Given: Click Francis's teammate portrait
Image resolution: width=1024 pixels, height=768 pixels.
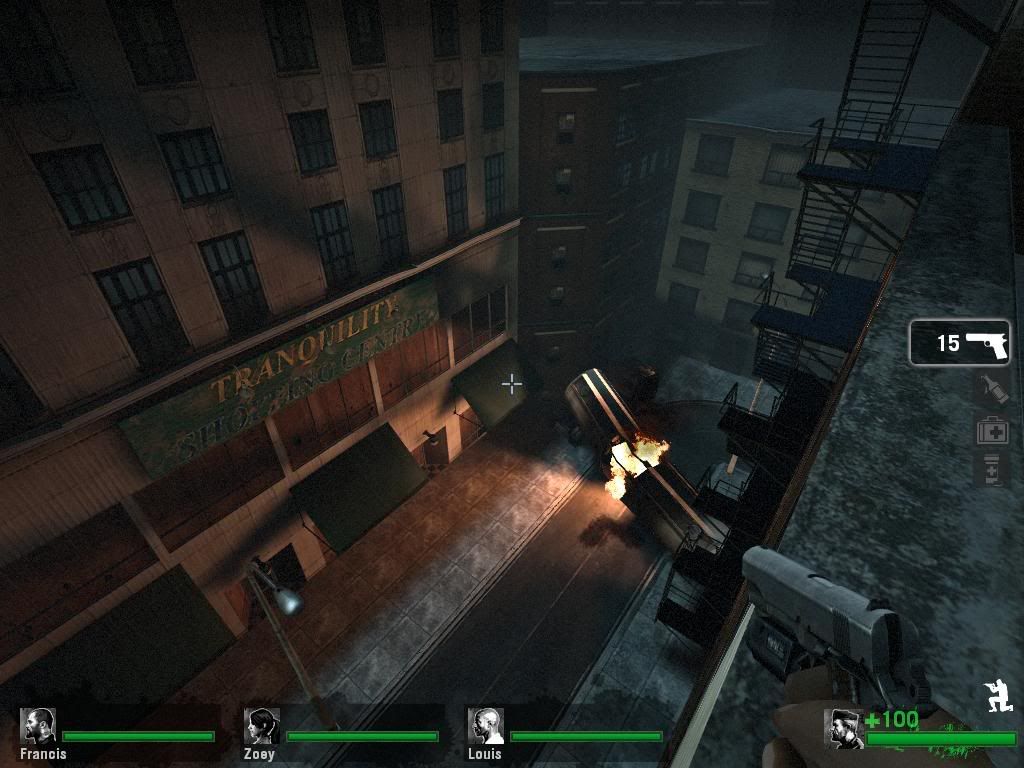Looking at the screenshot, I should [x=39, y=726].
